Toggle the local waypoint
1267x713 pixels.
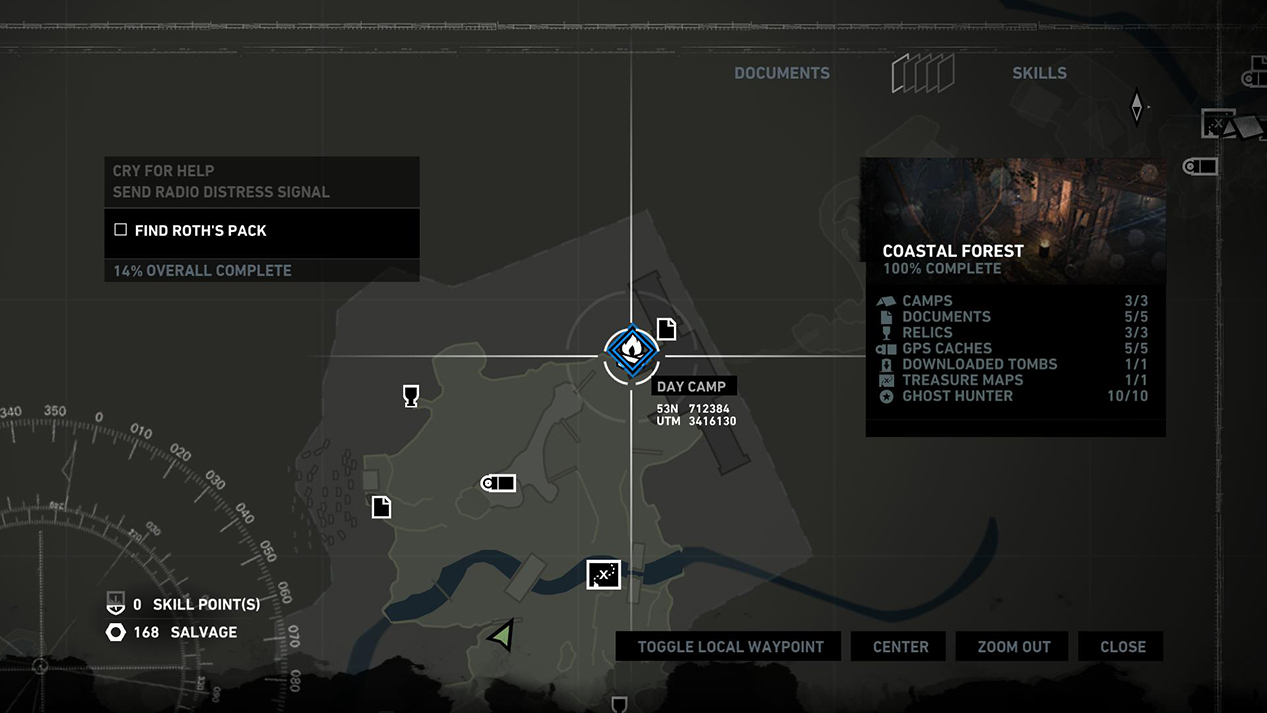[x=730, y=647]
